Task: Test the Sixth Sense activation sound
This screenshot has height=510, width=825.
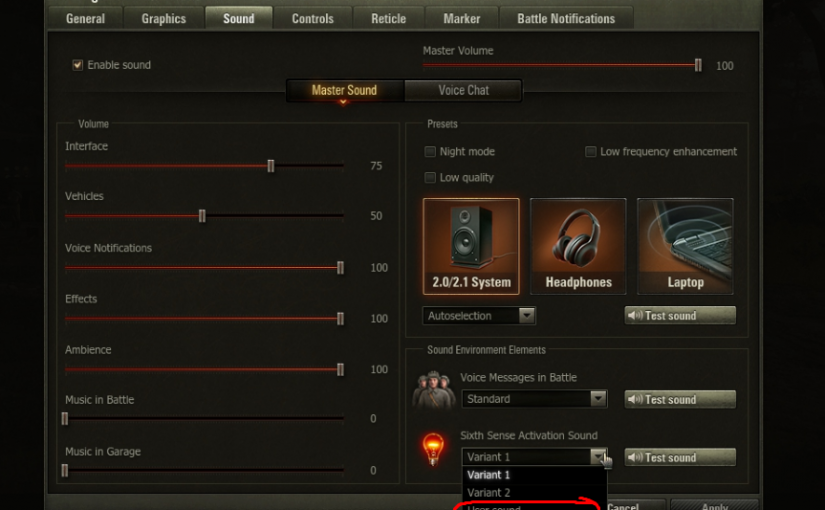Action: [x=680, y=457]
